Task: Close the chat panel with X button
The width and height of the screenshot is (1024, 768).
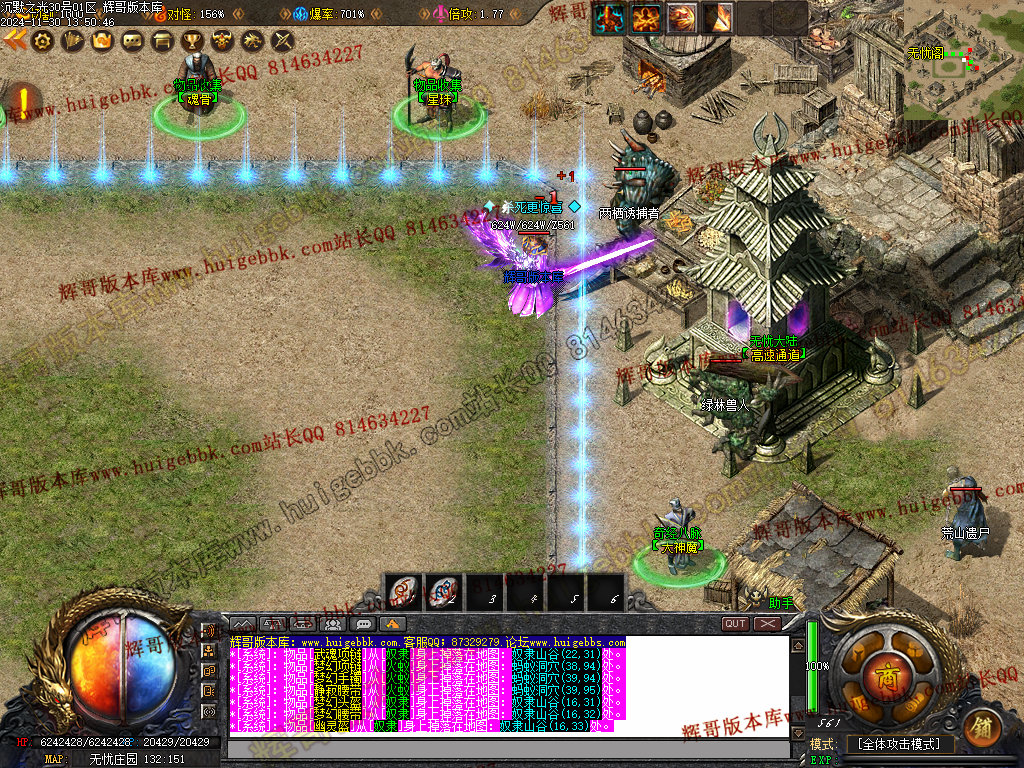Action: coord(767,624)
